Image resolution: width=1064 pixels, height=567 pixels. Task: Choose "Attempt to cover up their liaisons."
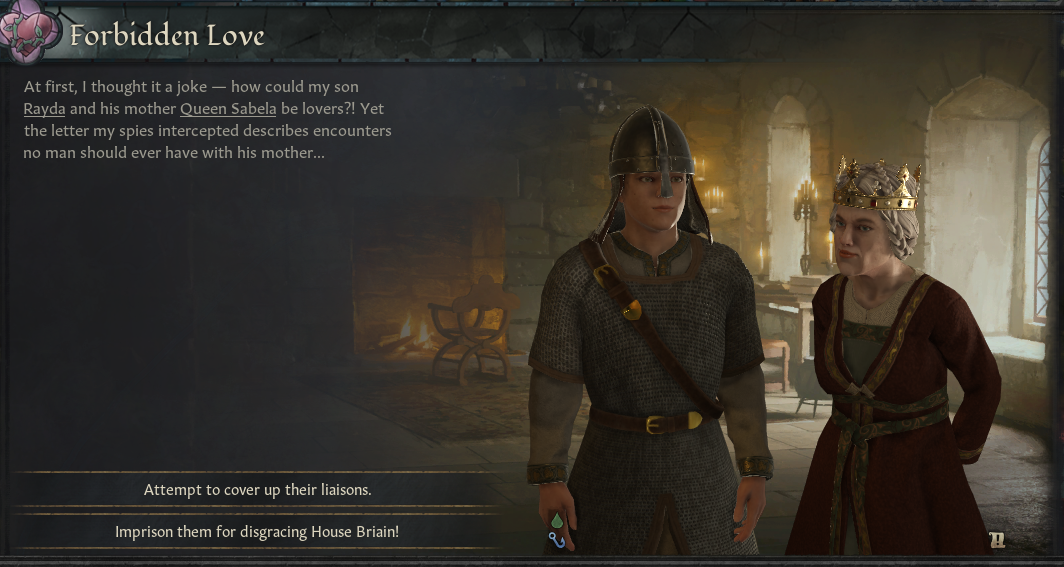(257, 490)
